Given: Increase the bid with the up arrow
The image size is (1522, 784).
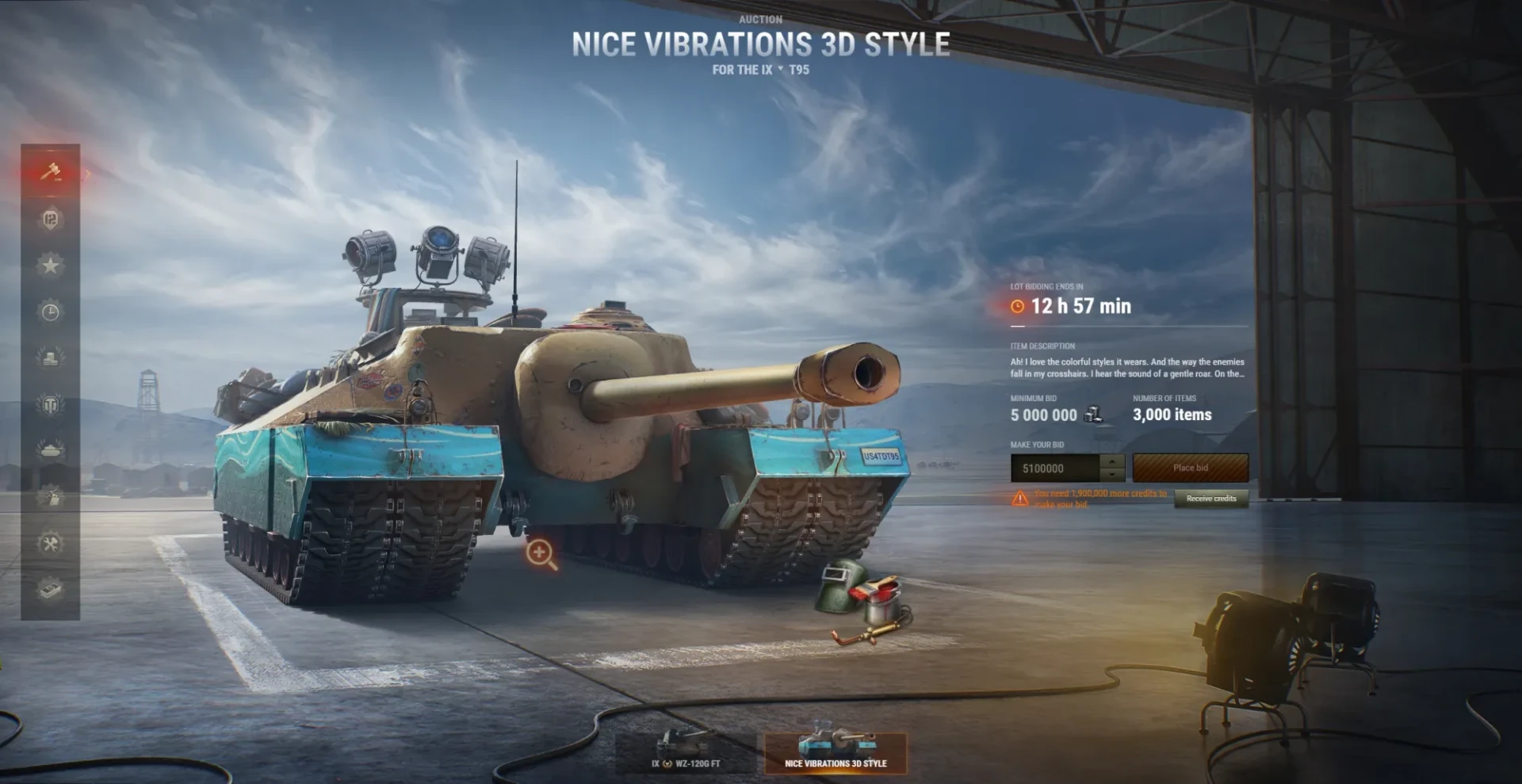Looking at the screenshot, I should [x=1113, y=461].
